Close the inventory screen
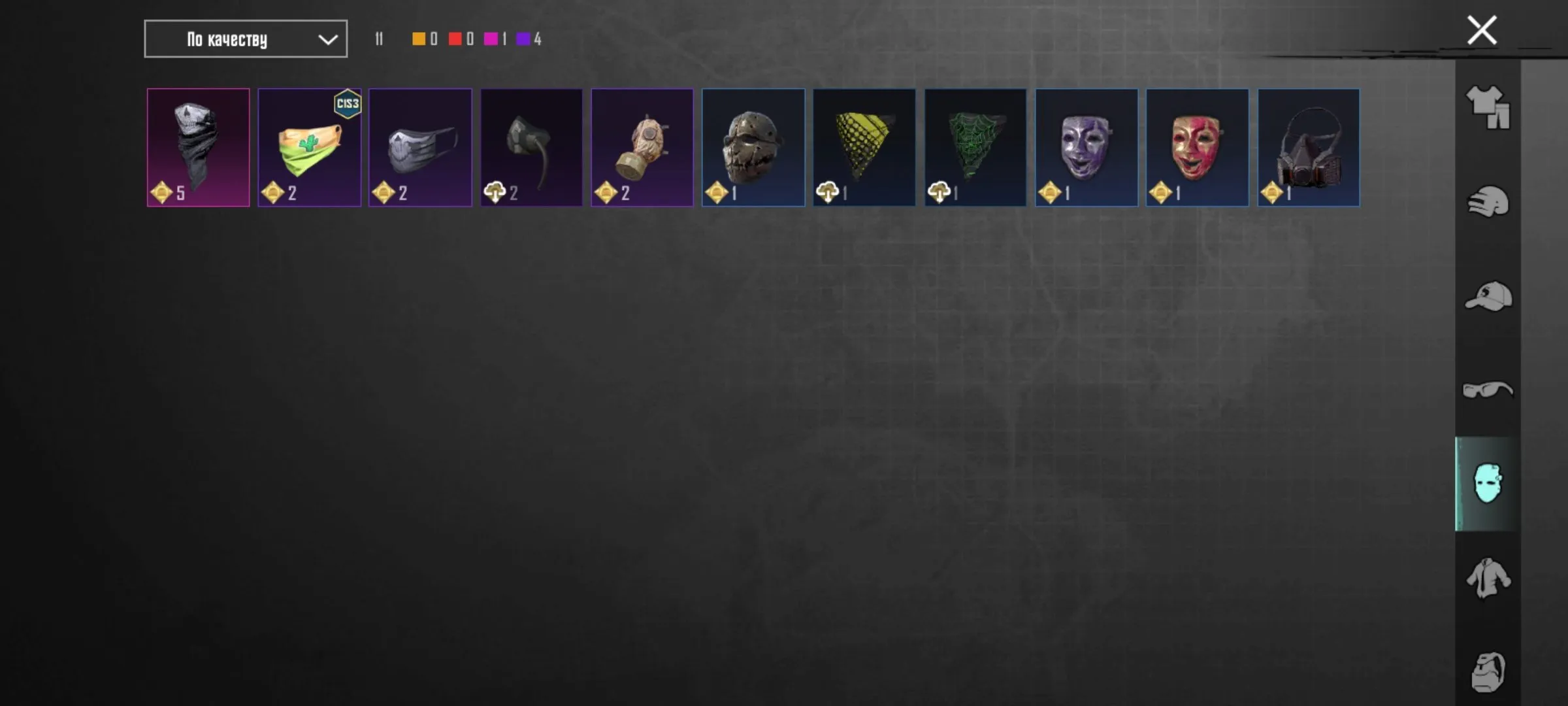 1481,29
